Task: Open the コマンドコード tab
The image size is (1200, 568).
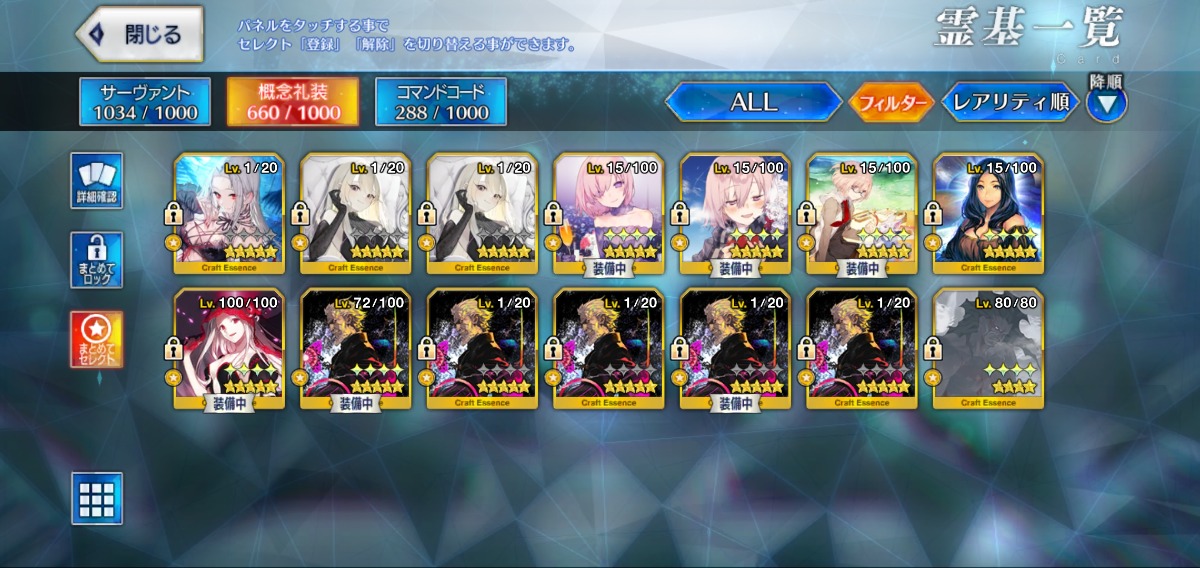Action: 440,102
